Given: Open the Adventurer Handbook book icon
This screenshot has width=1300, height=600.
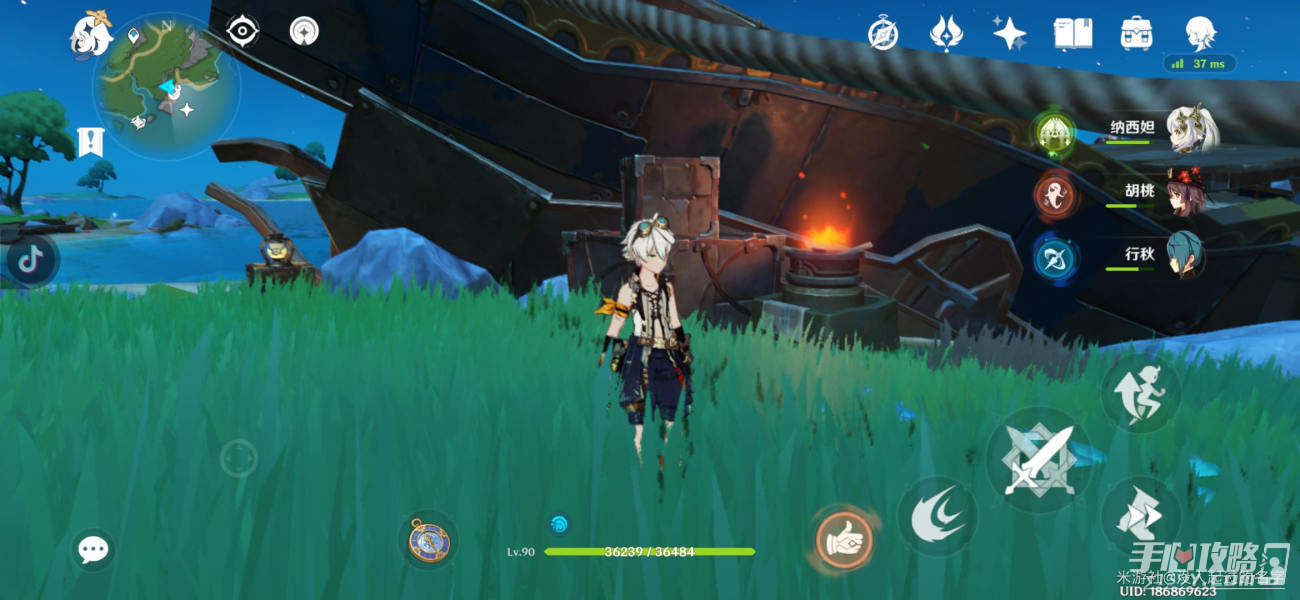Looking at the screenshot, I should tap(1072, 33).
